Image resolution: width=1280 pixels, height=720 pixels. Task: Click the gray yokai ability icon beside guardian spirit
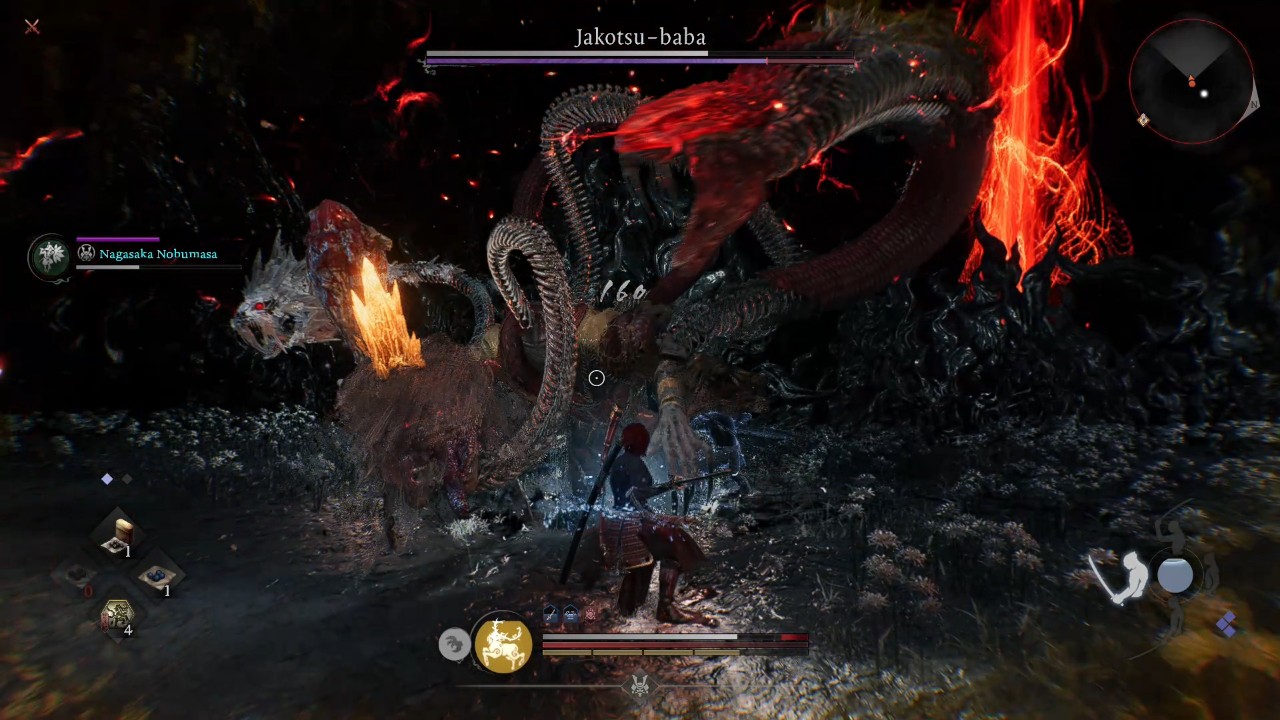pyautogui.click(x=455, y=644)
